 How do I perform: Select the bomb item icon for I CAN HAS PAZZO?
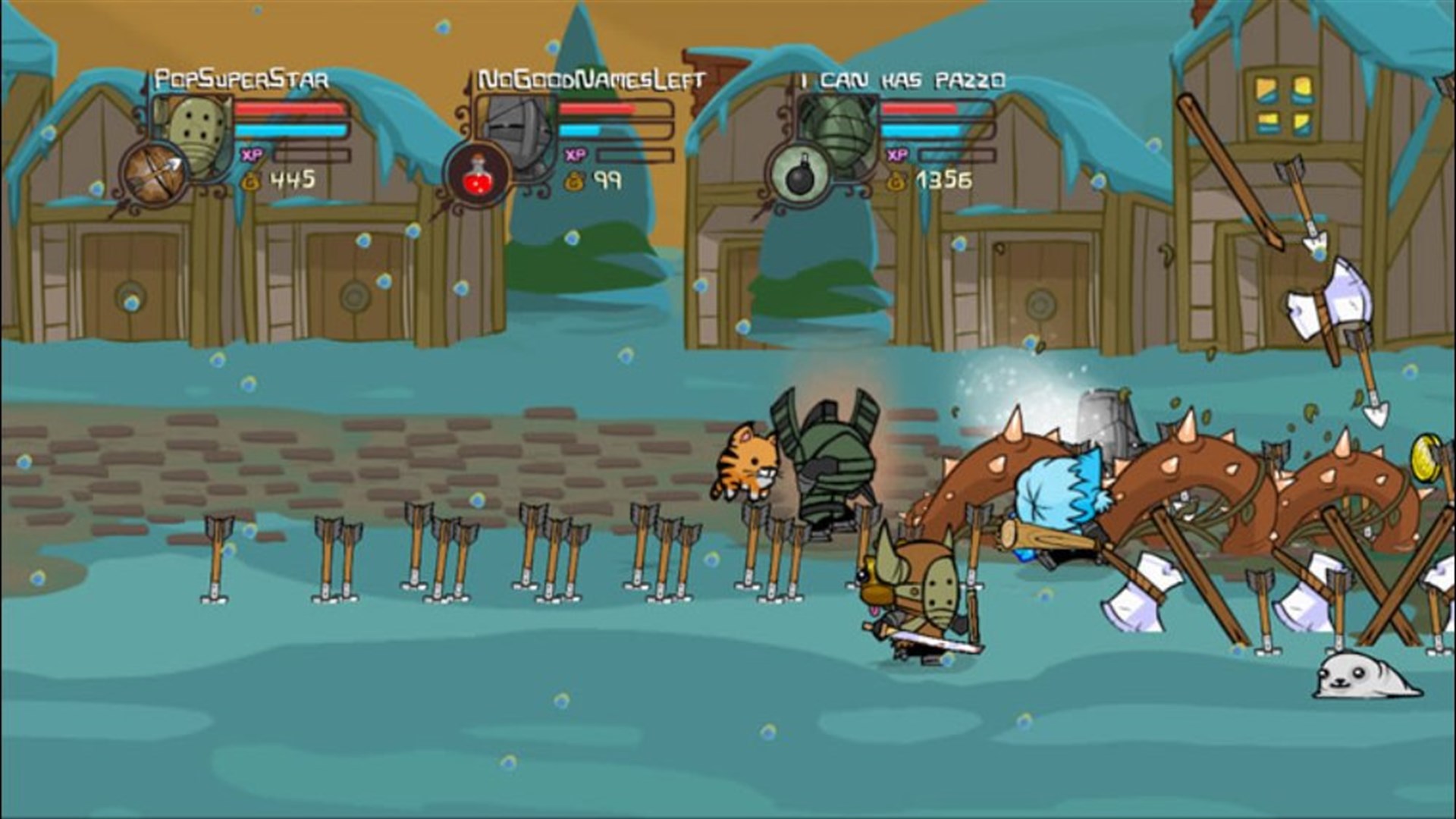tap(803, 172)
